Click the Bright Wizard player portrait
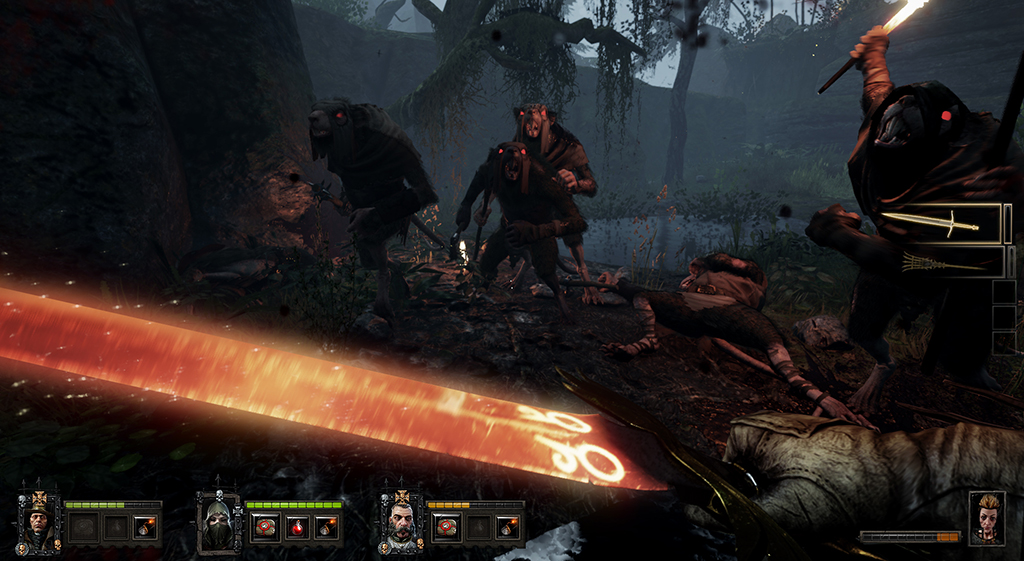 986,517
